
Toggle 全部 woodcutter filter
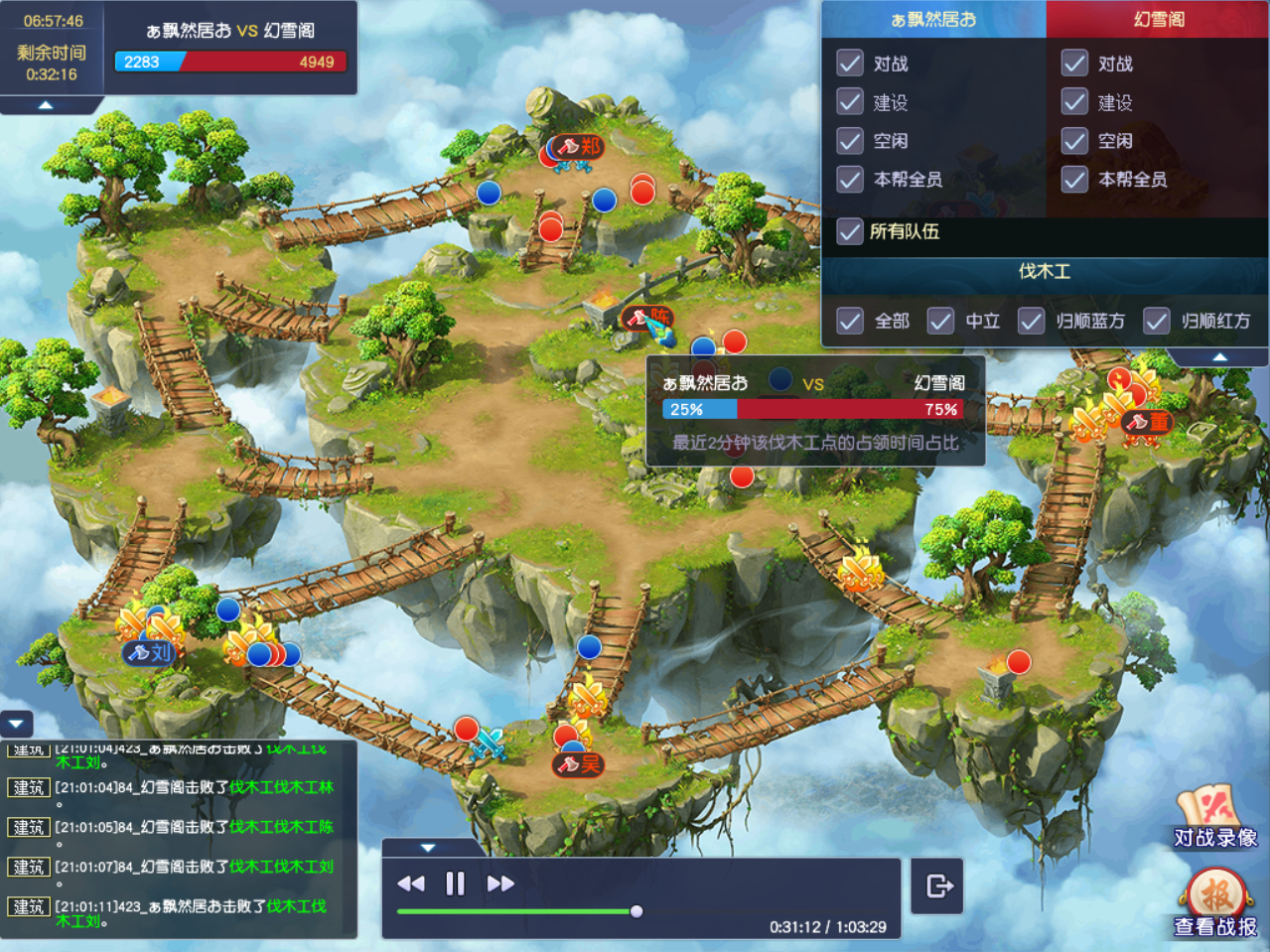pos(850,322)
